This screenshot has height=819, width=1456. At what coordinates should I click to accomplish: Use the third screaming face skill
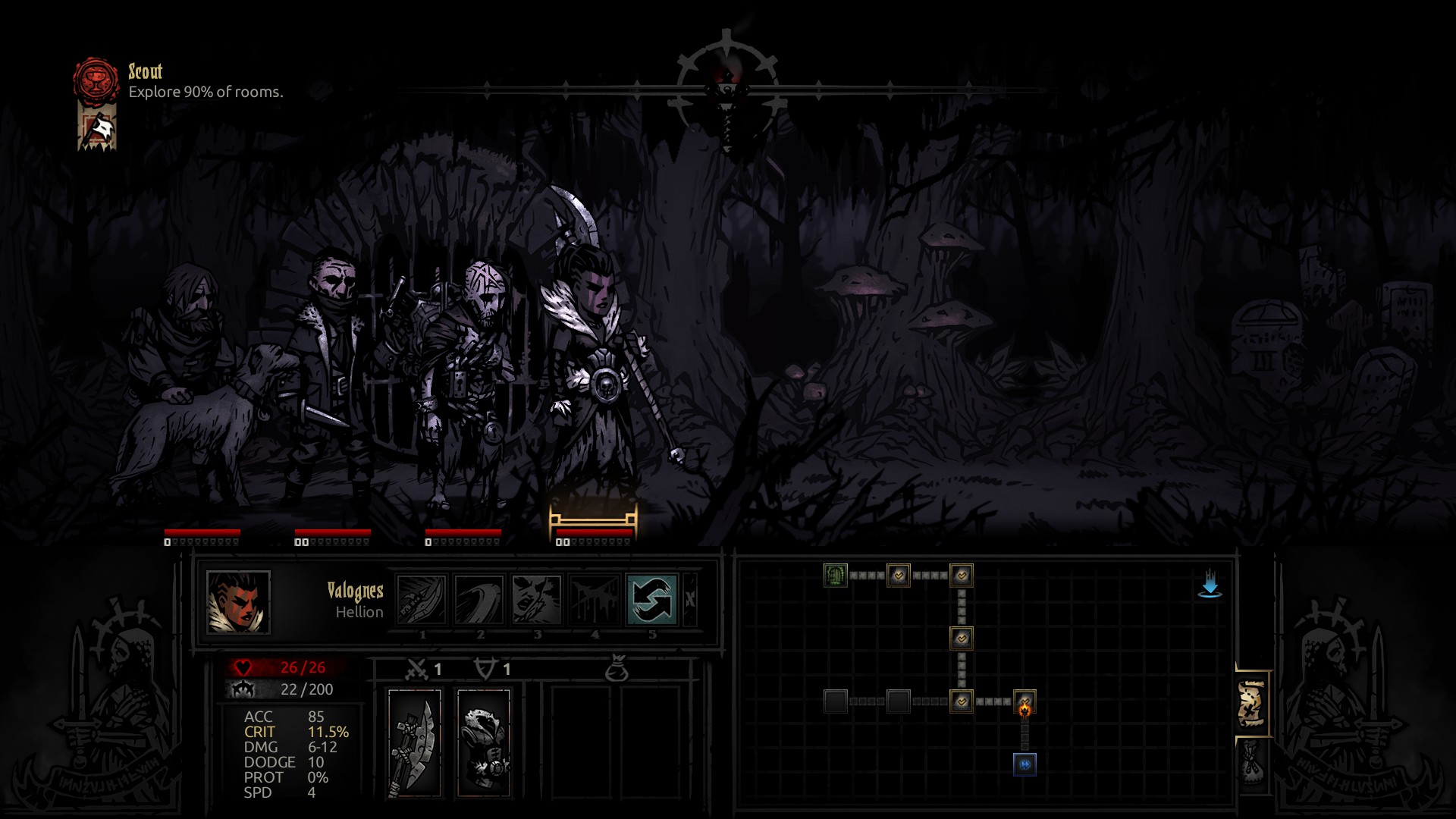(537, 599)
